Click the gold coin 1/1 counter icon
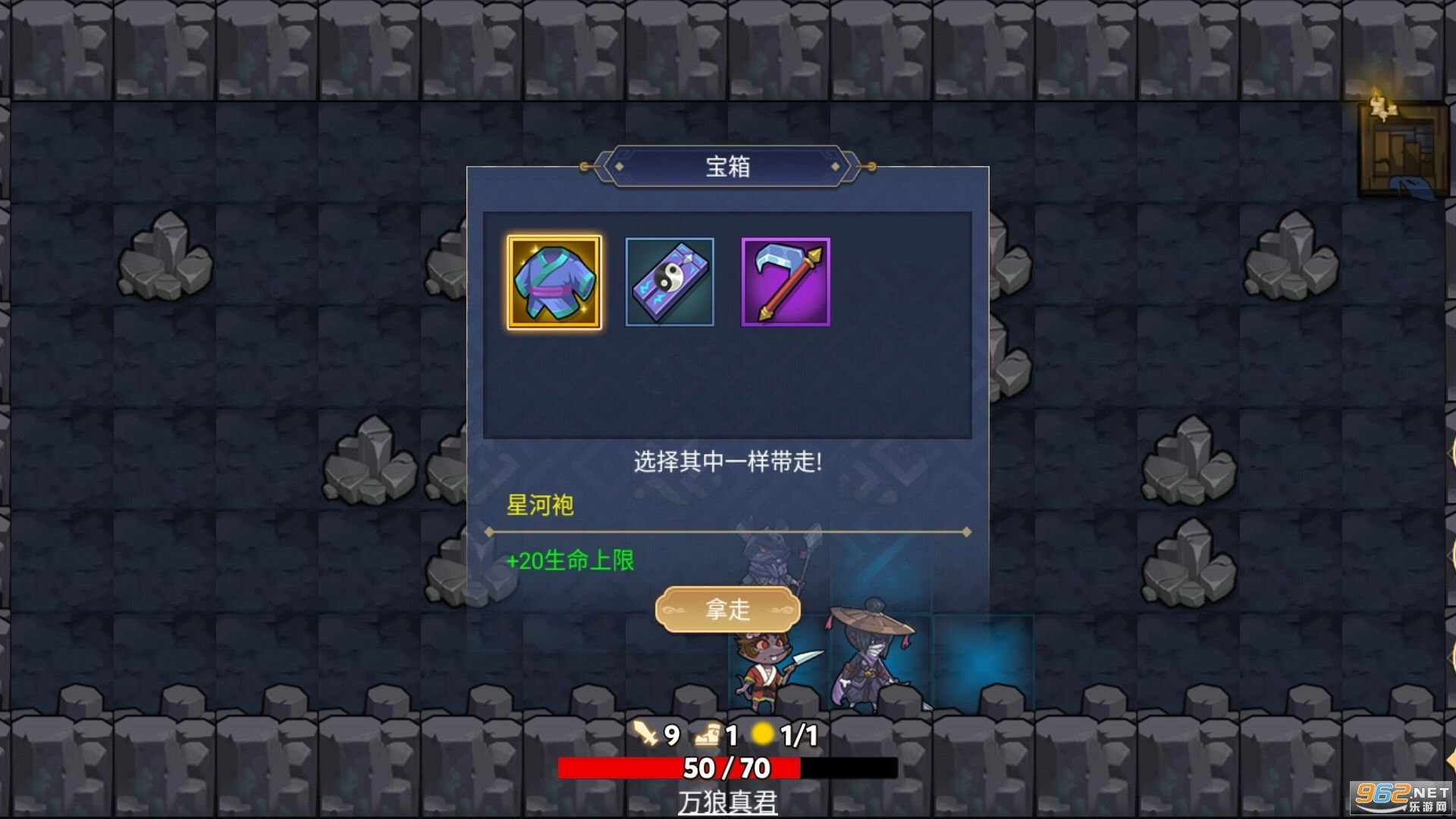The height and width of the screenshot is (819, 1456). click(x=764, y=734)
